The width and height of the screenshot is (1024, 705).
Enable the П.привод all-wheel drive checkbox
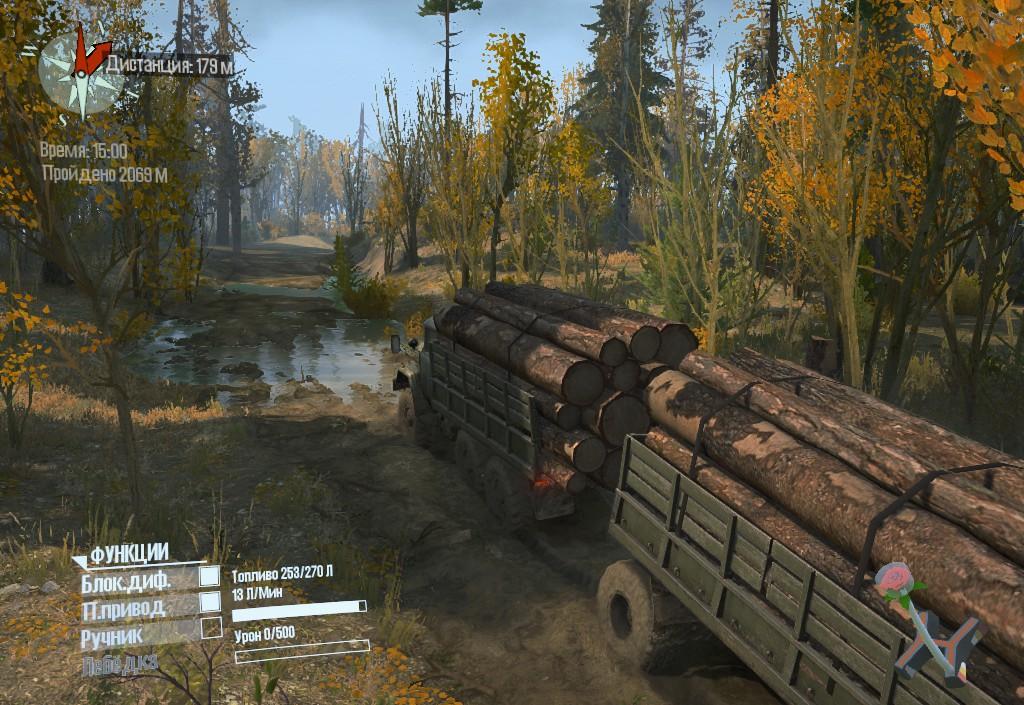point(209,602)
